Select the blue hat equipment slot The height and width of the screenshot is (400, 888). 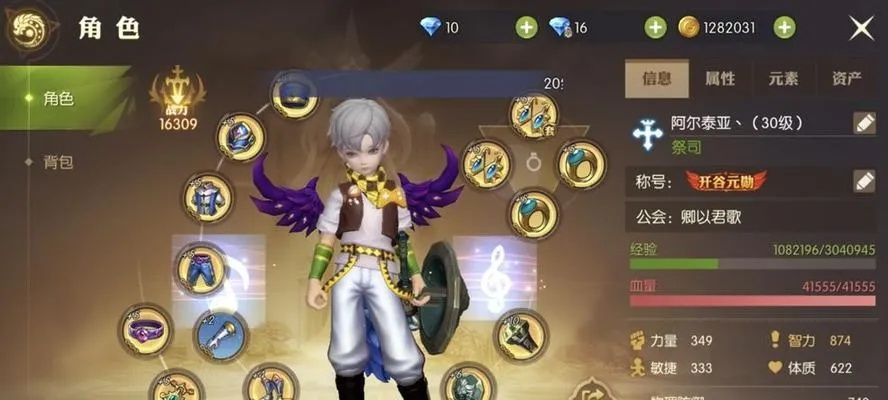tap(295, 95)
